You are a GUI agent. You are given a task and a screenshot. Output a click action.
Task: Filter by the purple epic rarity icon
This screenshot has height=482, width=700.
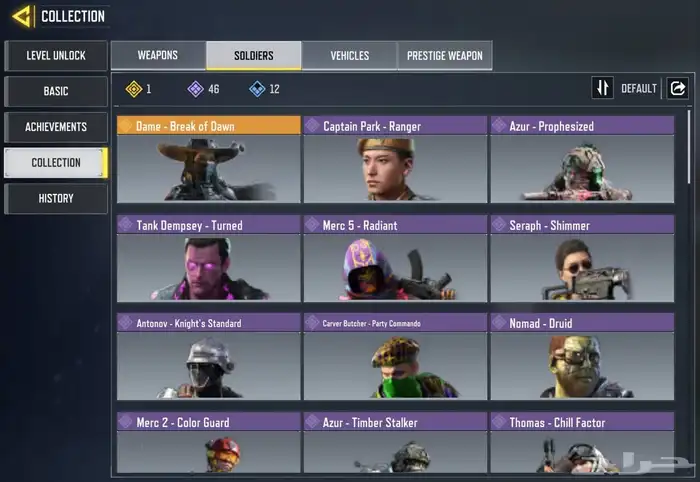[196, 89]
